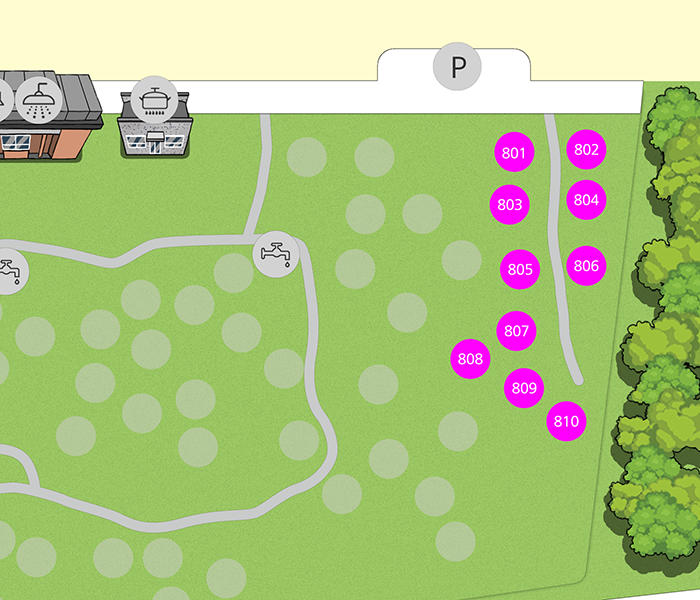Screen dimensions: 700x600
Task: Select pitch 806 beside the trees
Action: click(586, 266)
